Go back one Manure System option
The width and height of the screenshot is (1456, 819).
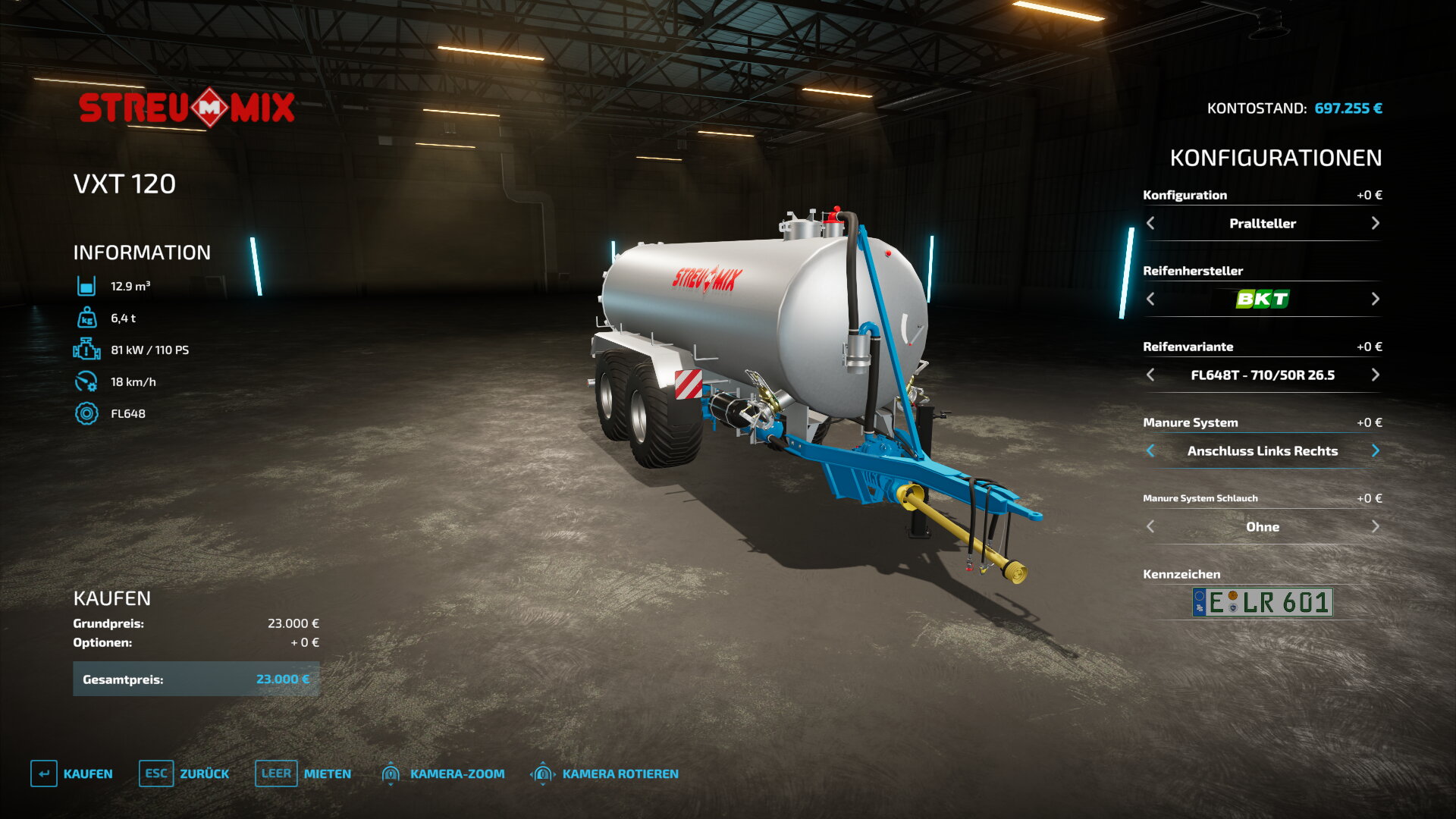coord(1150,450)
